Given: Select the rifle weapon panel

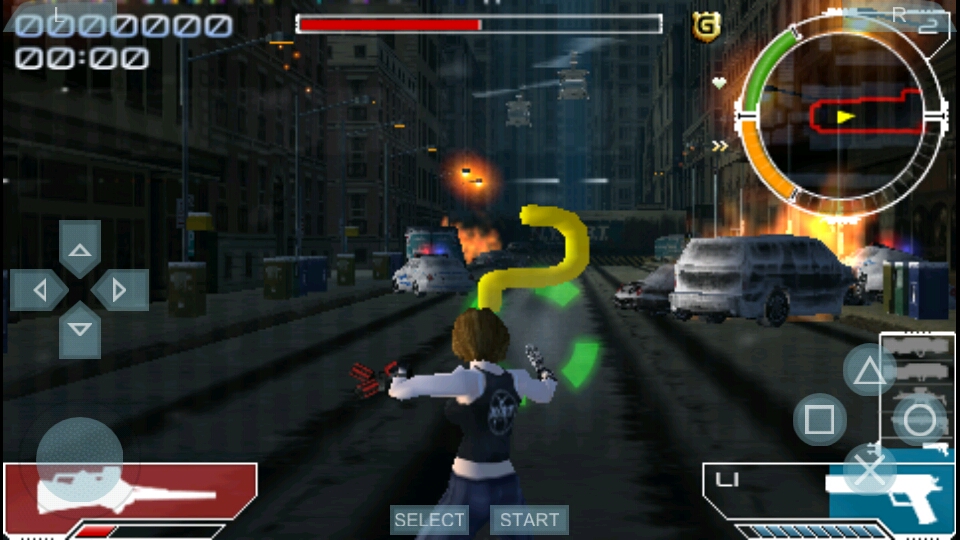Looking at the screenshot, I should click(130, 493).
